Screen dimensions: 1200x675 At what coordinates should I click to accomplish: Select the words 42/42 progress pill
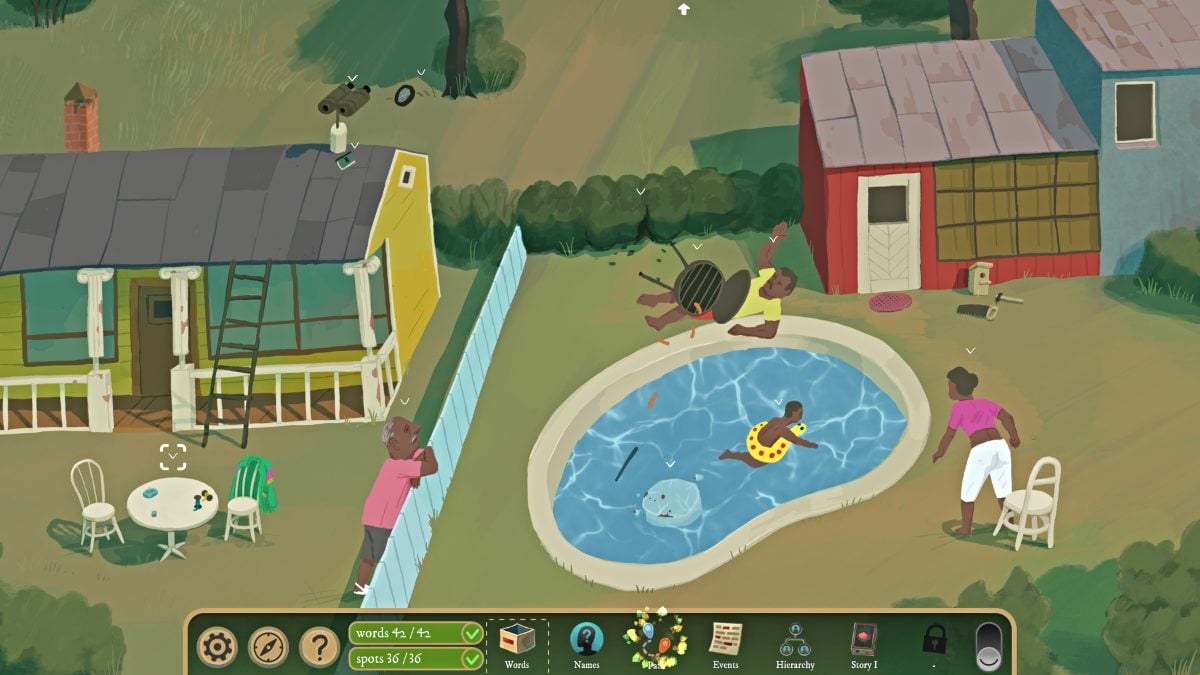[x=416, y=633]
